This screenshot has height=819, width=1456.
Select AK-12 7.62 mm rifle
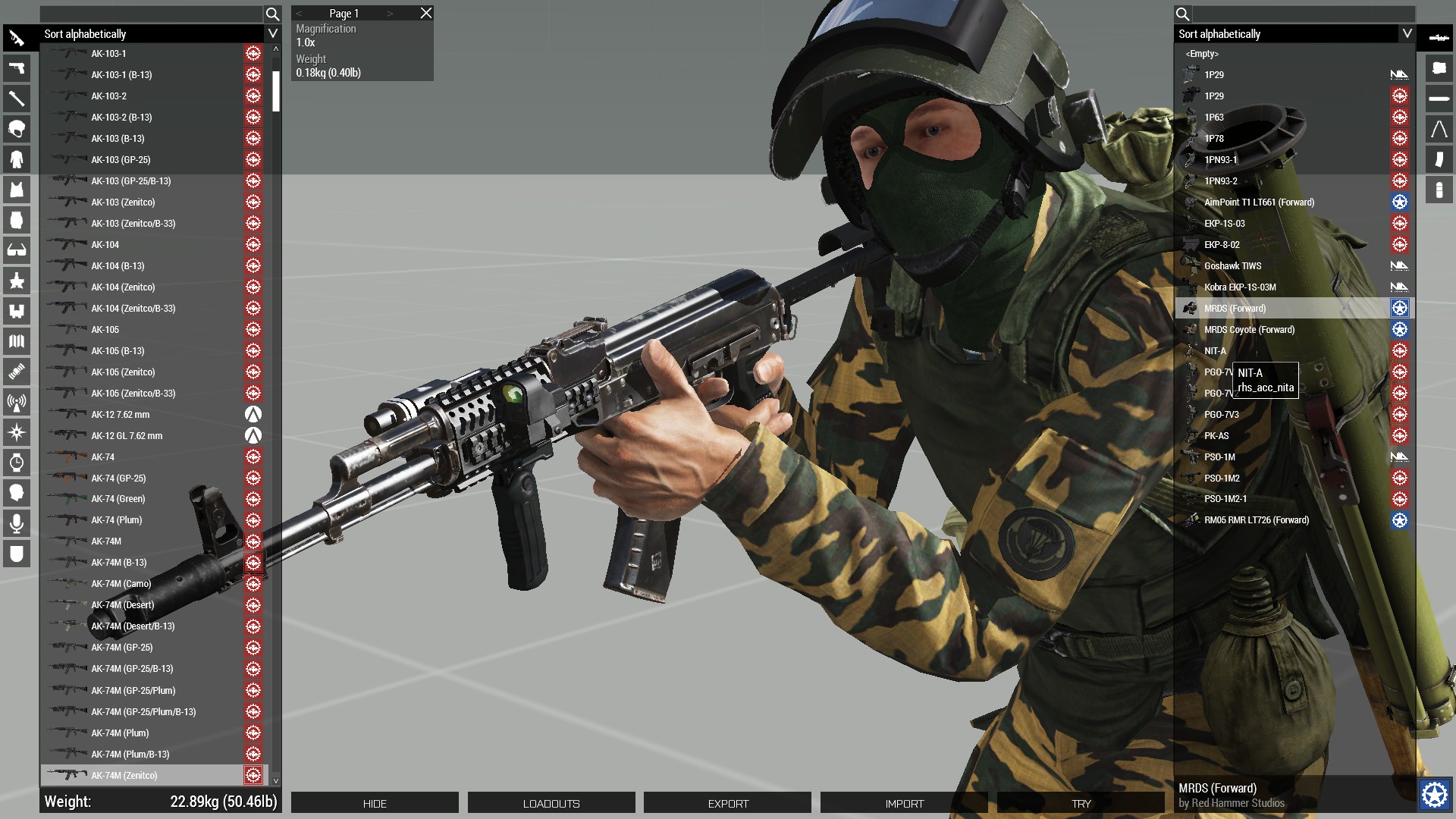121,415
